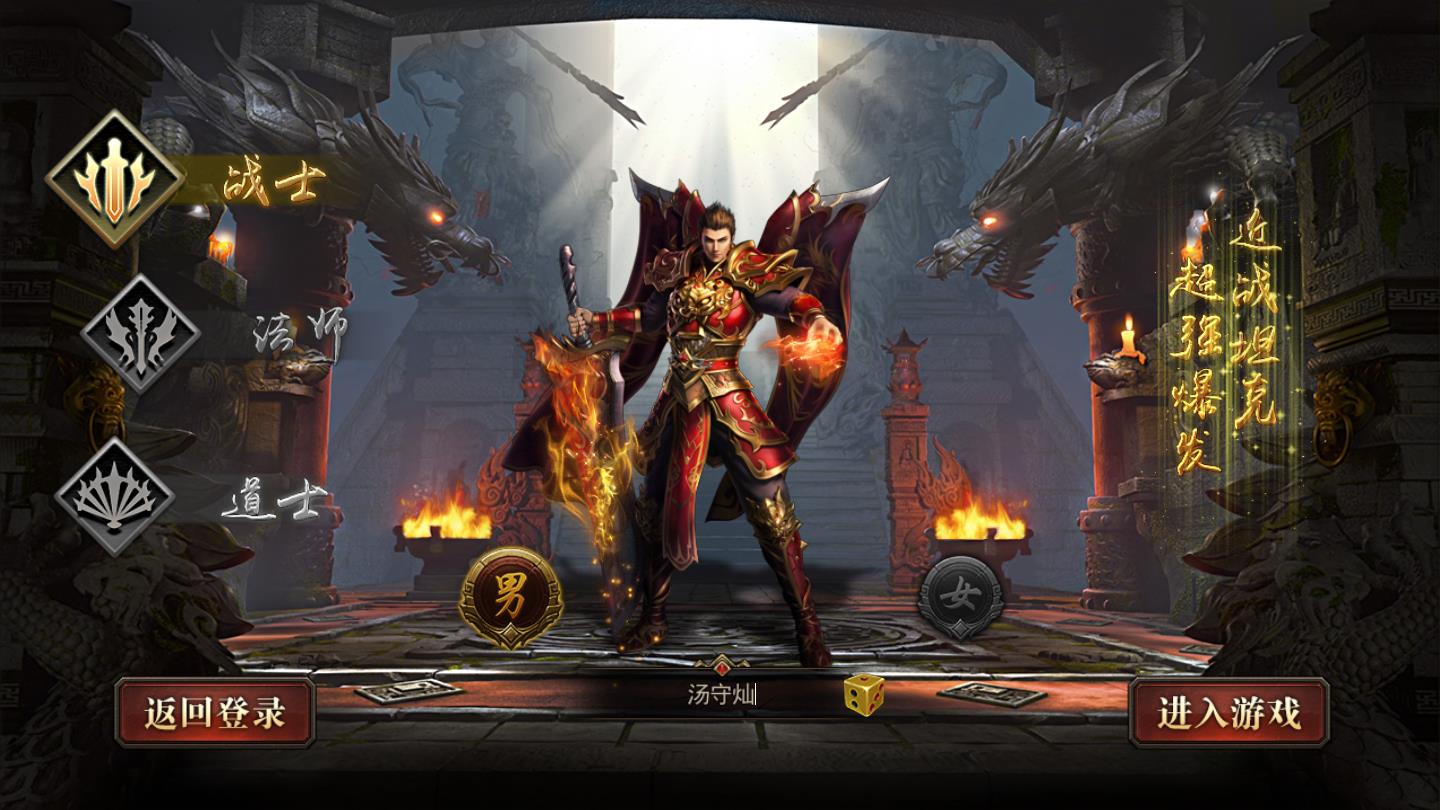Choose the 法师 mage class
Image resolution: width=1440 pixels, height=810 pixels.
(x=140, y=333)
